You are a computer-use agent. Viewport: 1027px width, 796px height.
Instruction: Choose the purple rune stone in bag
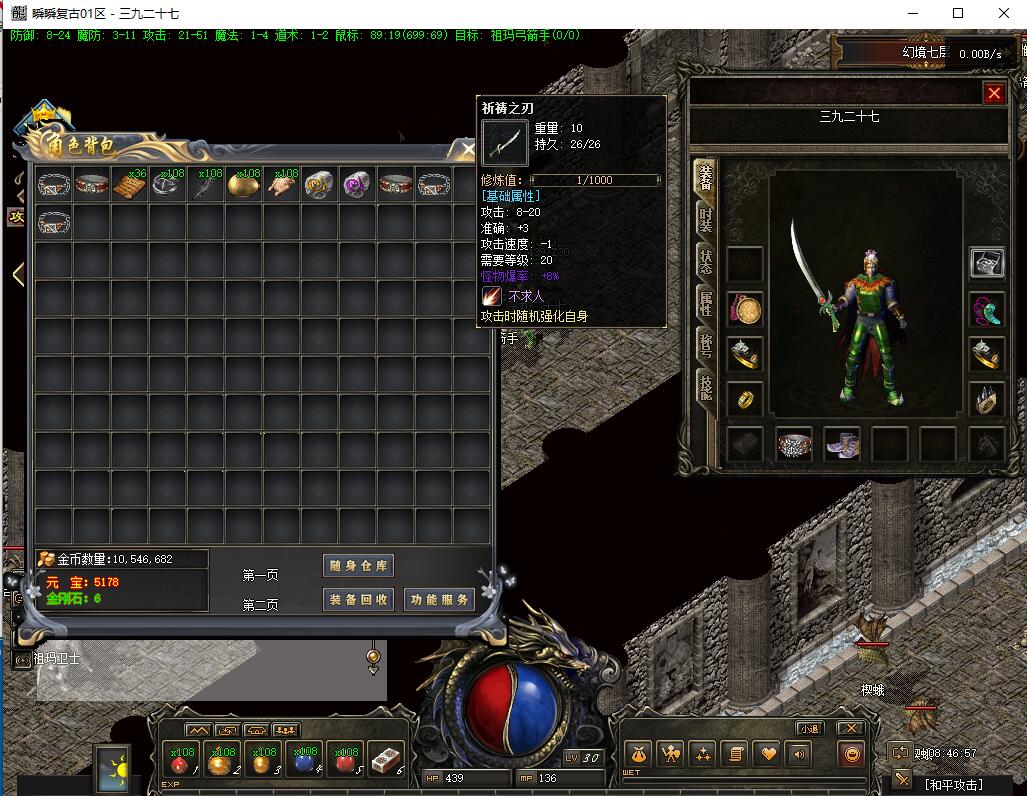(x=358, y=185)
